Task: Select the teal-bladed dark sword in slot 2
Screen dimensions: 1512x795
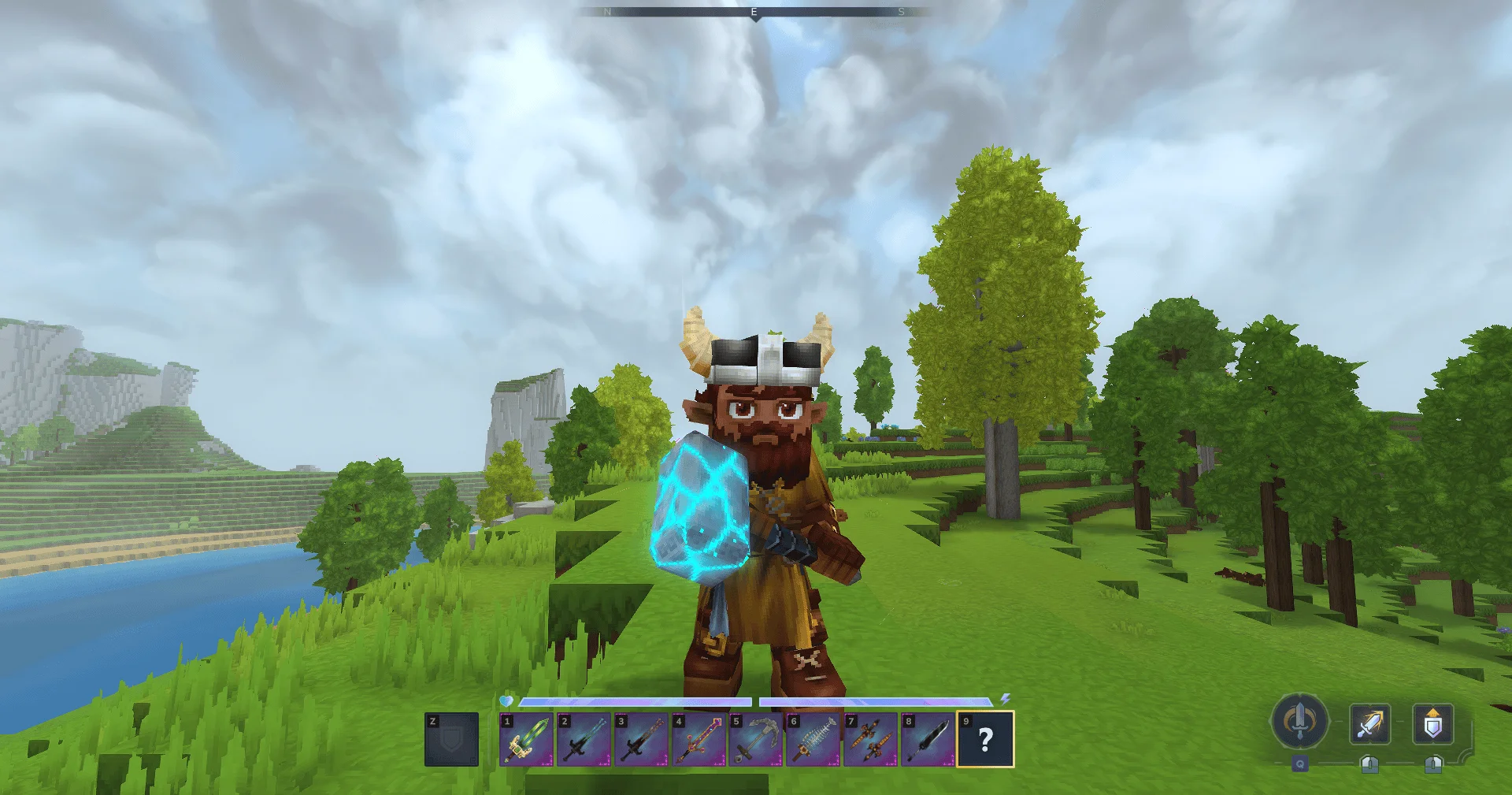Action: pos(584,740)
